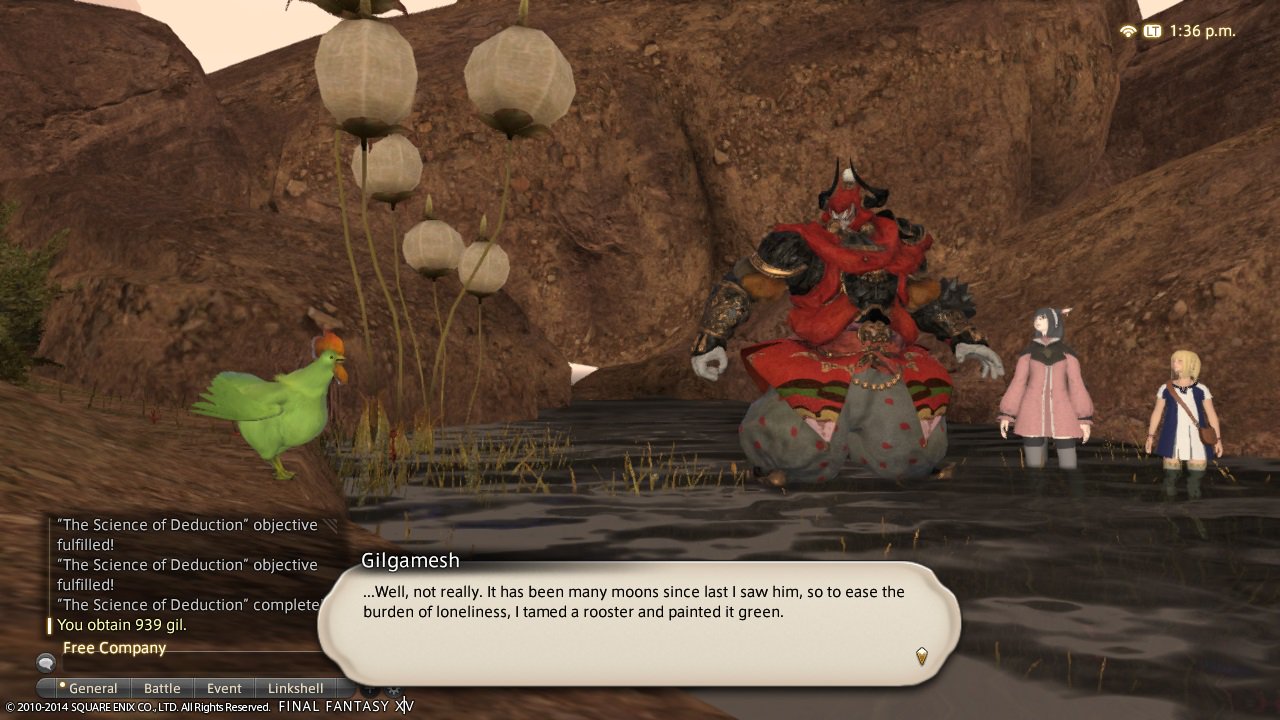The width and height of the screenshot is (1280, 720).
Task: Switch to the Battle chat tab
Action: pos(162,688)
